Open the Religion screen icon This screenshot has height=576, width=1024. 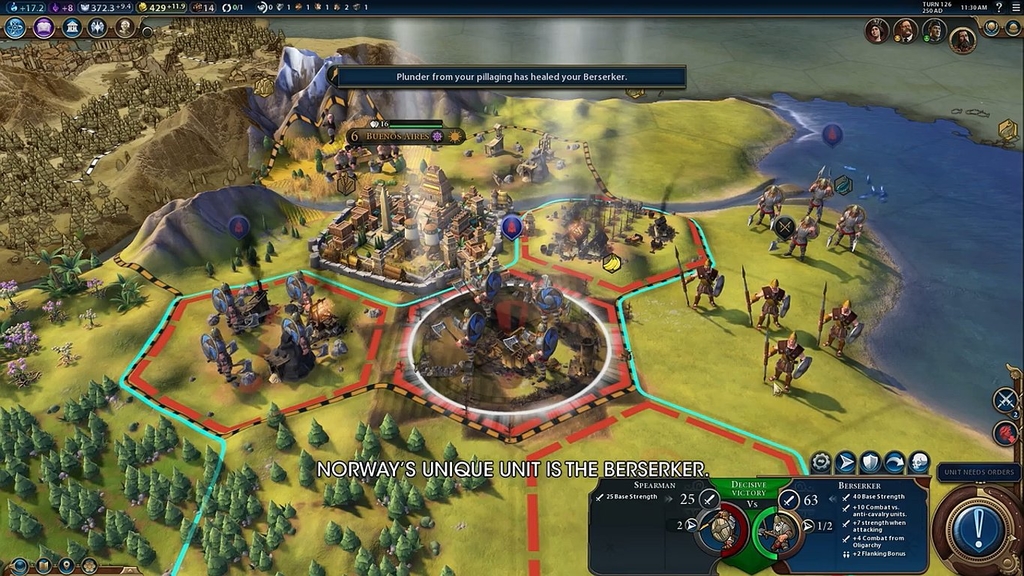point(99,27)
